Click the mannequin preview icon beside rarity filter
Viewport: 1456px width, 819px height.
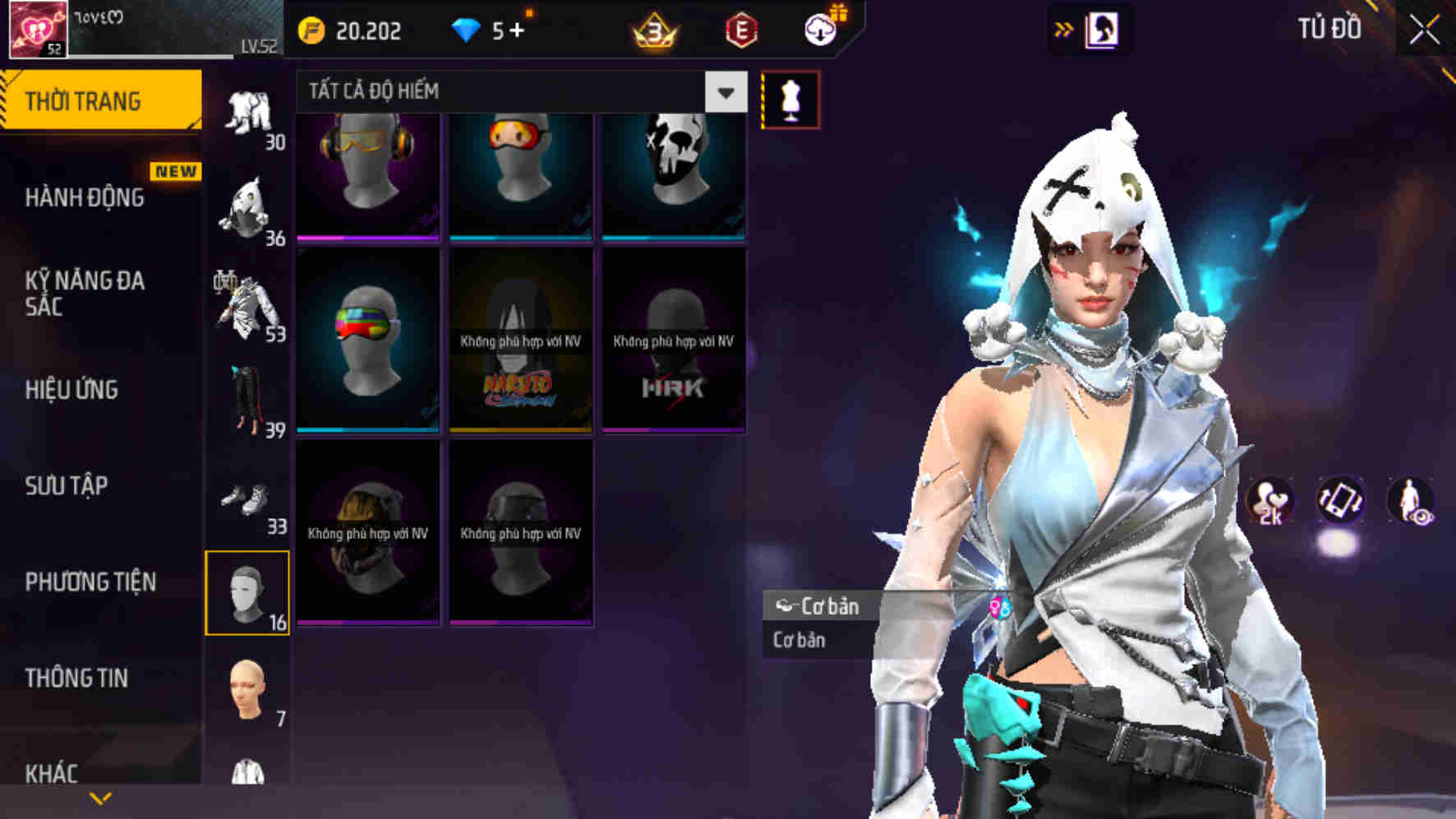790,96
